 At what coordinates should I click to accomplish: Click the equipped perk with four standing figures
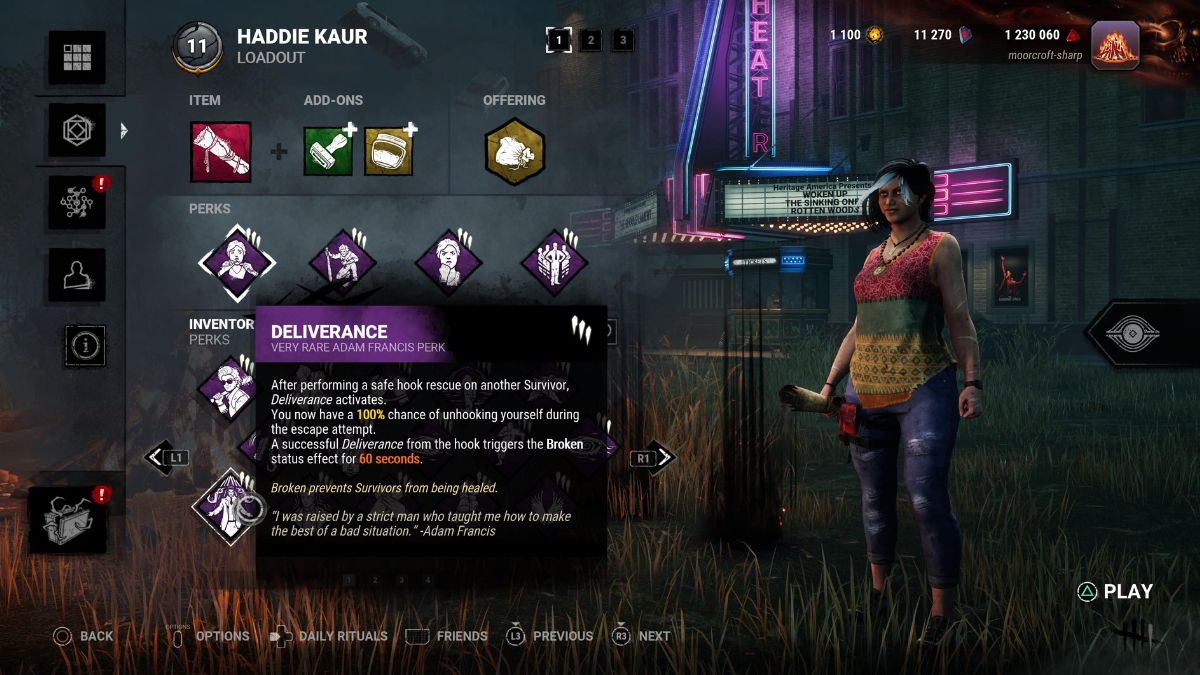coord(553,264)
